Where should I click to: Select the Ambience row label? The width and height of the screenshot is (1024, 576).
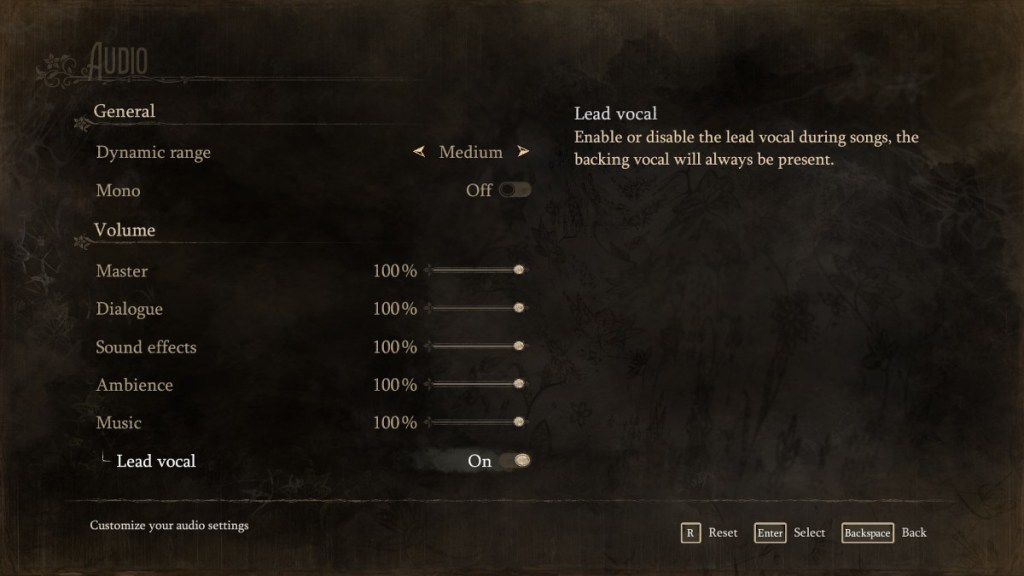tap(134, 385)
